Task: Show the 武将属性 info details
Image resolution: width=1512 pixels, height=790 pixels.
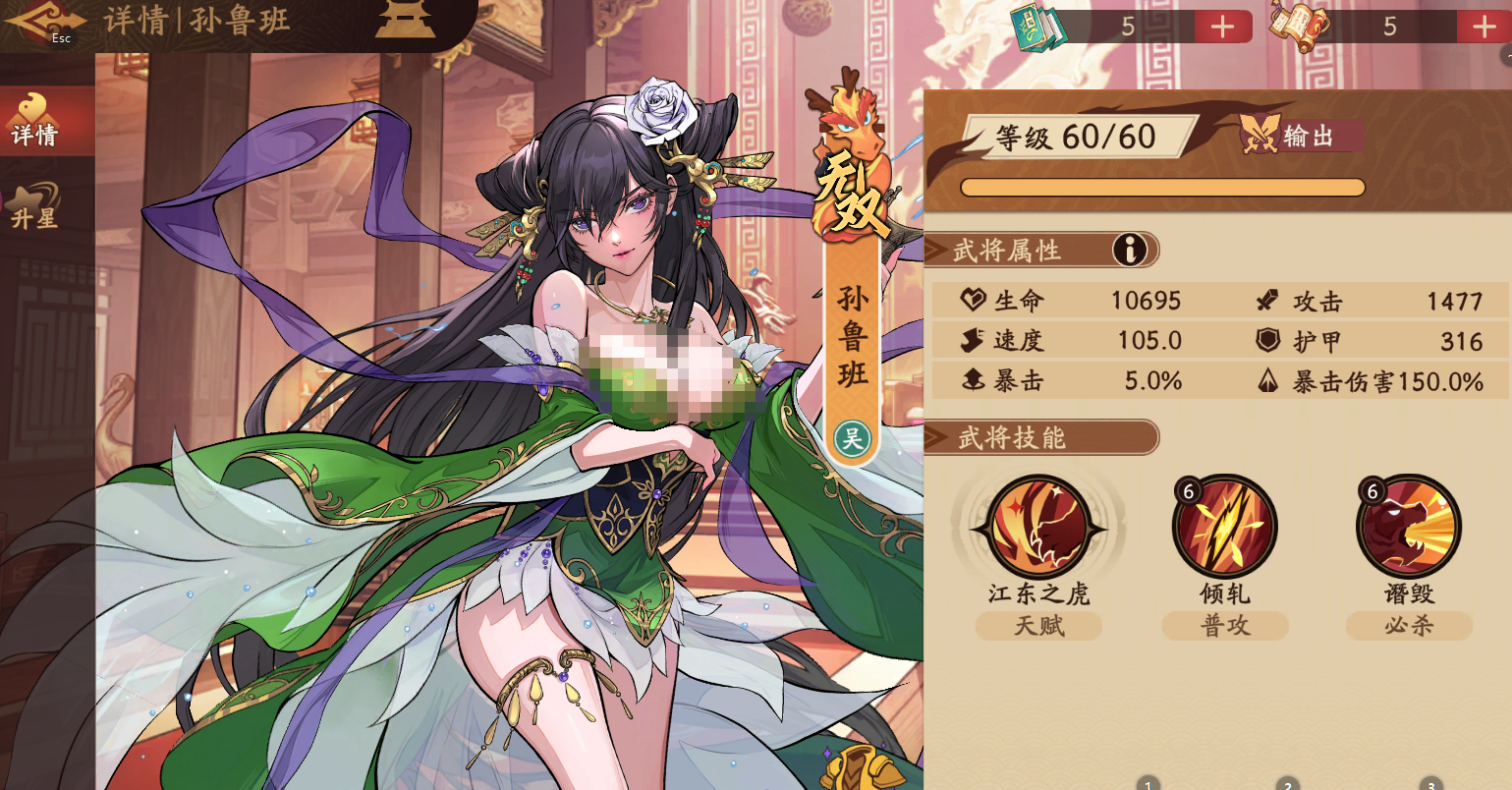Action: (x=1130, y=251)
